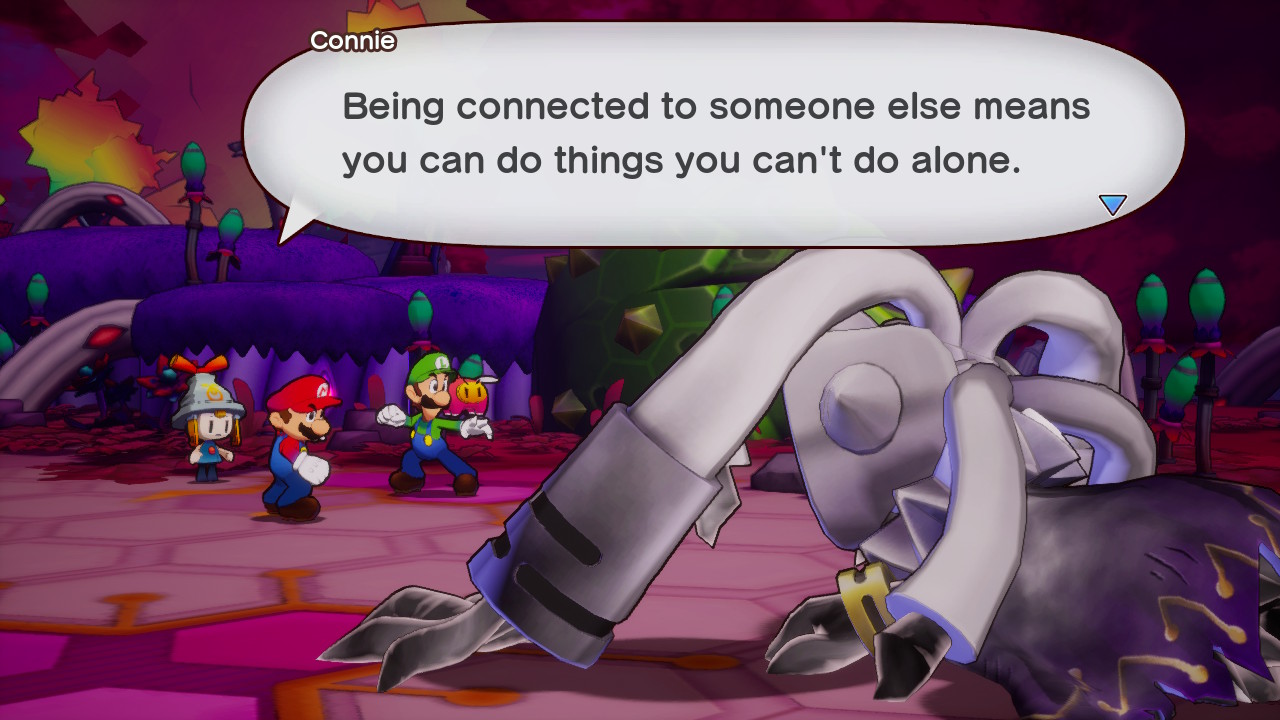Image resolution: width=1280 pixels, height=720 pixels.
Task: Click the downward triangle to continue dialogue
Action: coord(1113,205)
